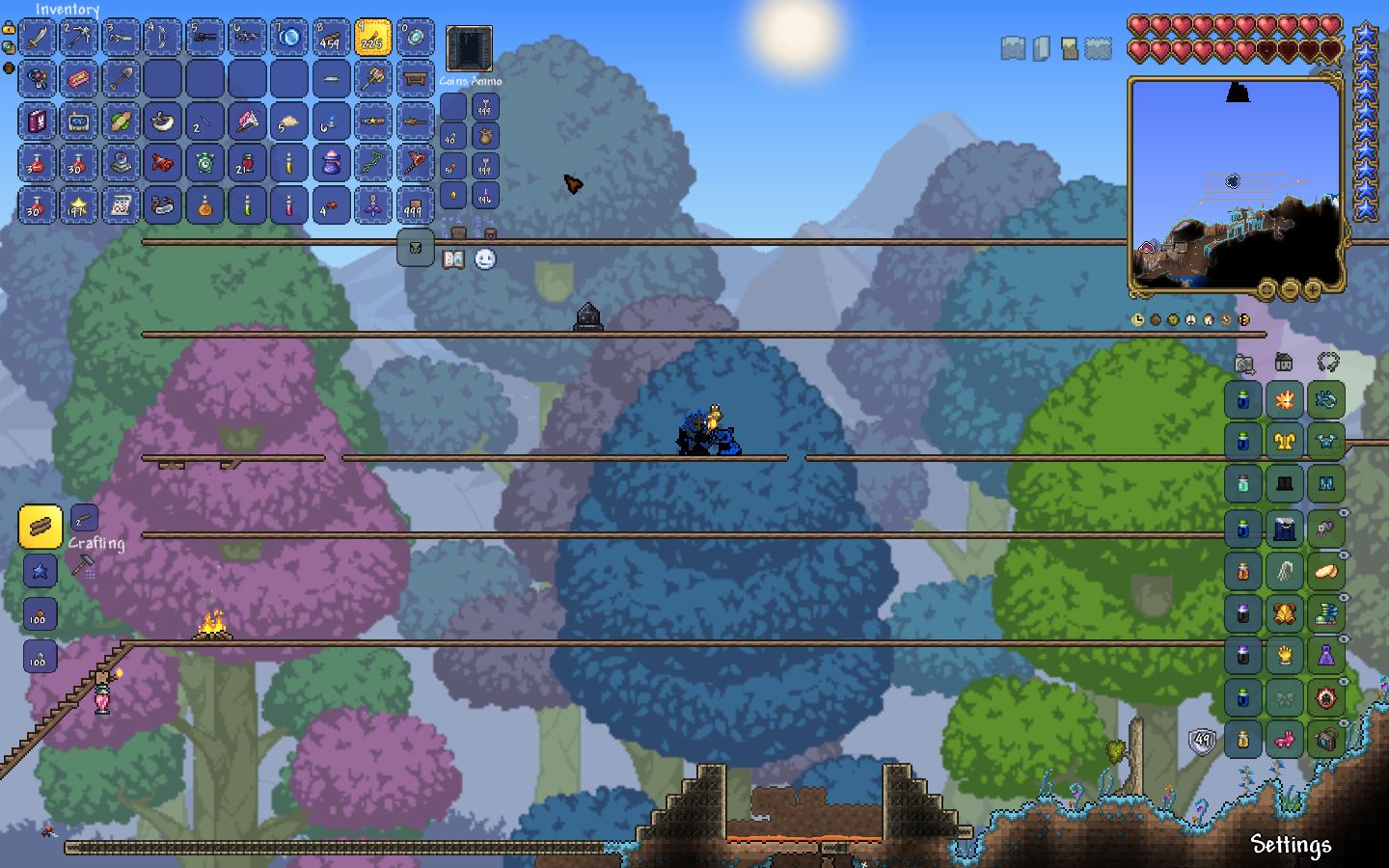Click the defense shield icon showing 49
Screen dimensions: 1389x868
(1200, 741)
